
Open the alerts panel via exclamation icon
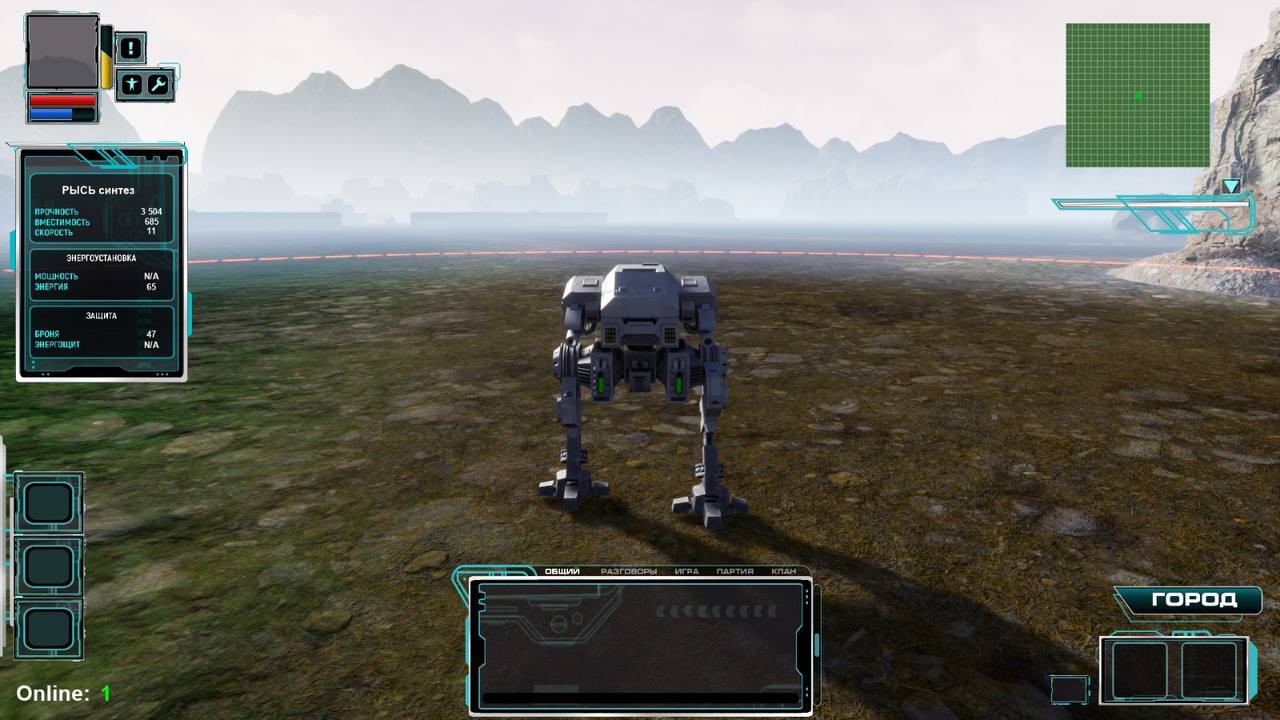(x=130, y=47)
